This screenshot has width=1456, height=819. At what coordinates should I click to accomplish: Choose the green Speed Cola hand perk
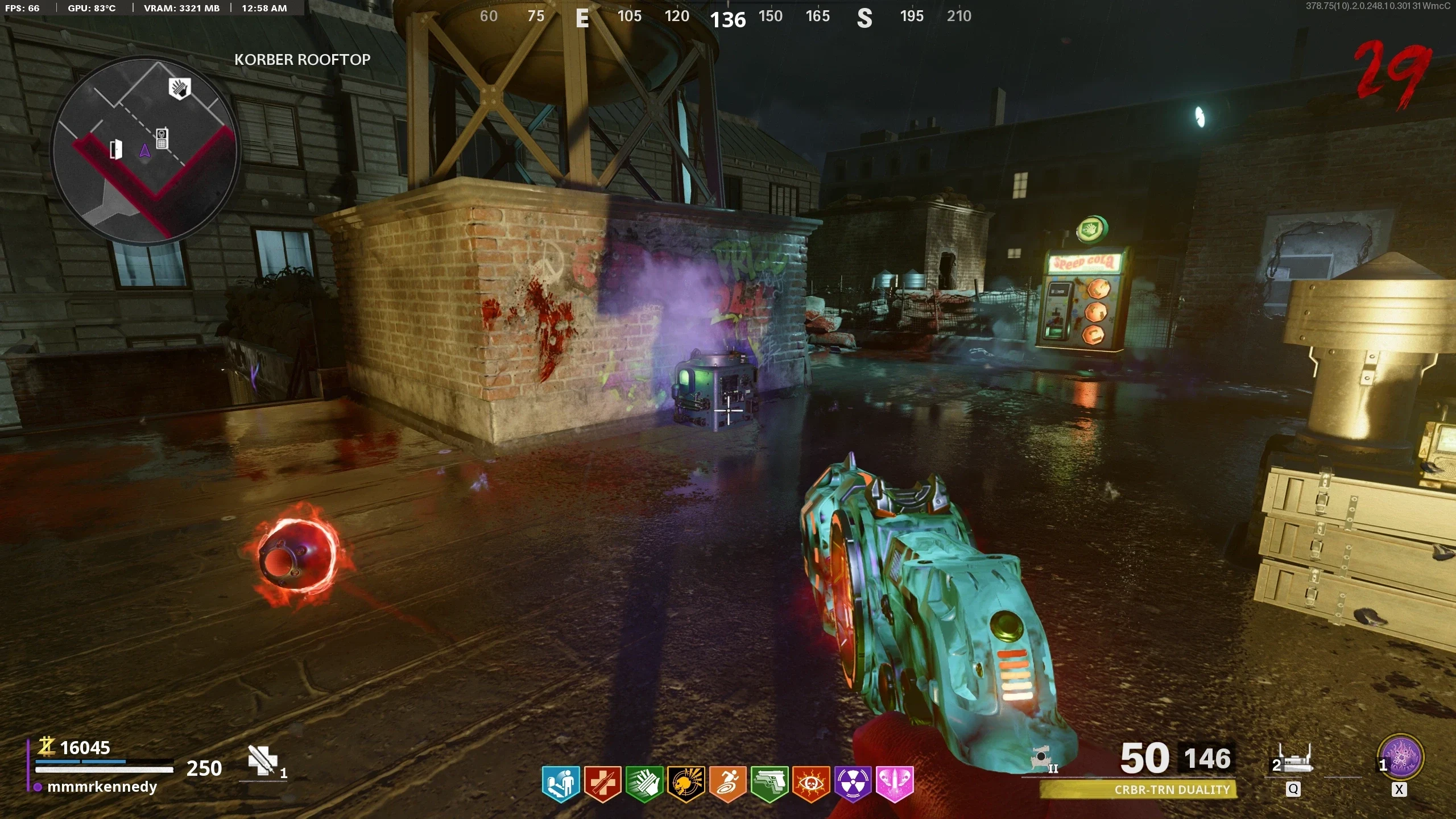[644, 784]
